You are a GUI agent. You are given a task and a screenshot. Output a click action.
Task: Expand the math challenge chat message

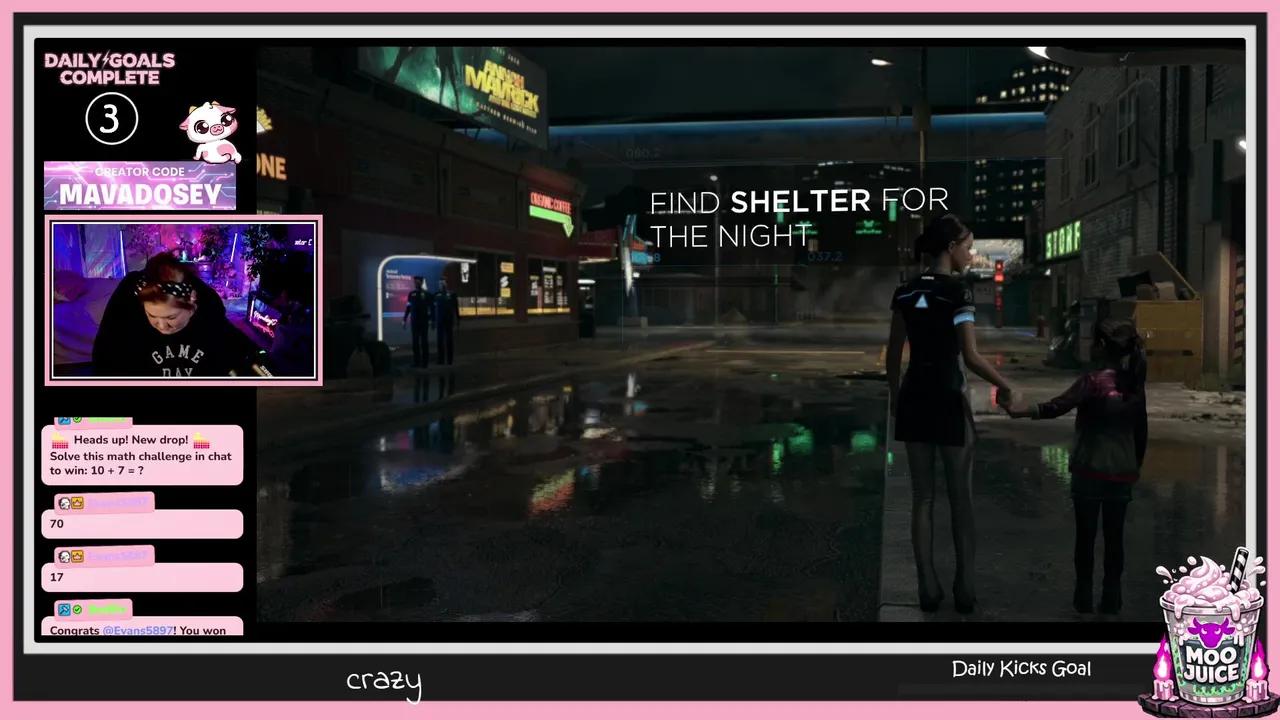click(142, 455)
